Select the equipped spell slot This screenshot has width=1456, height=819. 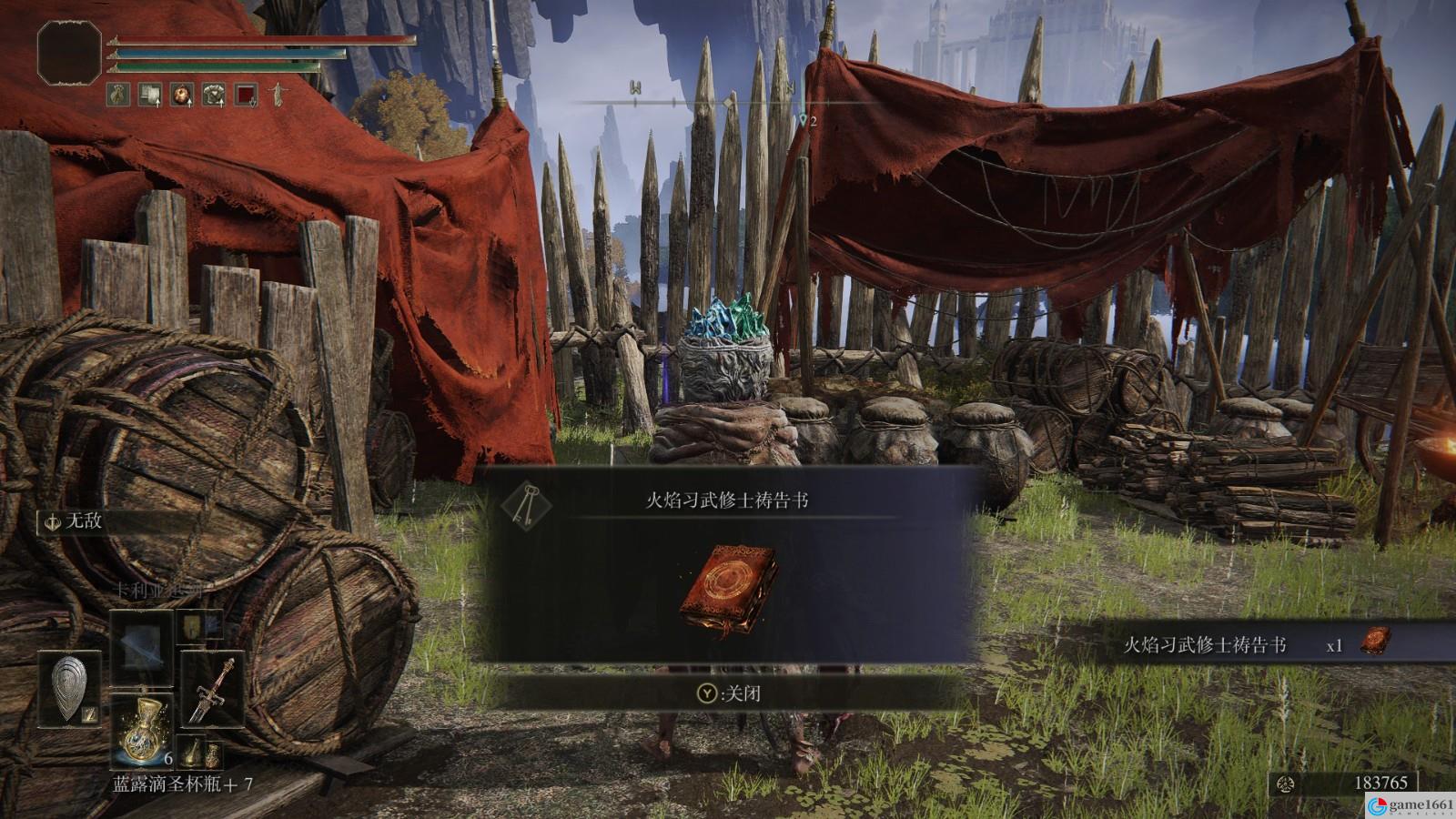tap(142, 645)
